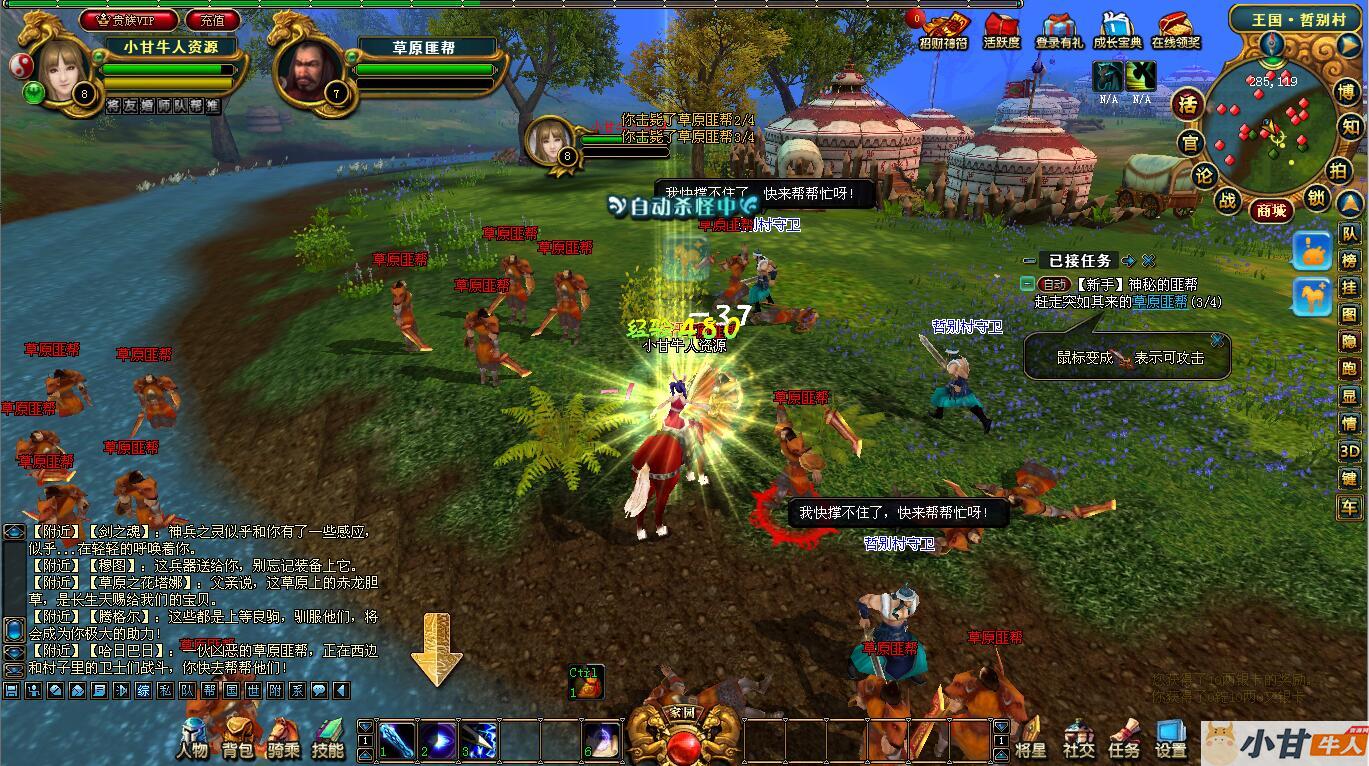This screenshot has width=1369, height=766.
Task: Open the 设置 settings menu
Action: click(x=1170, y=738)
